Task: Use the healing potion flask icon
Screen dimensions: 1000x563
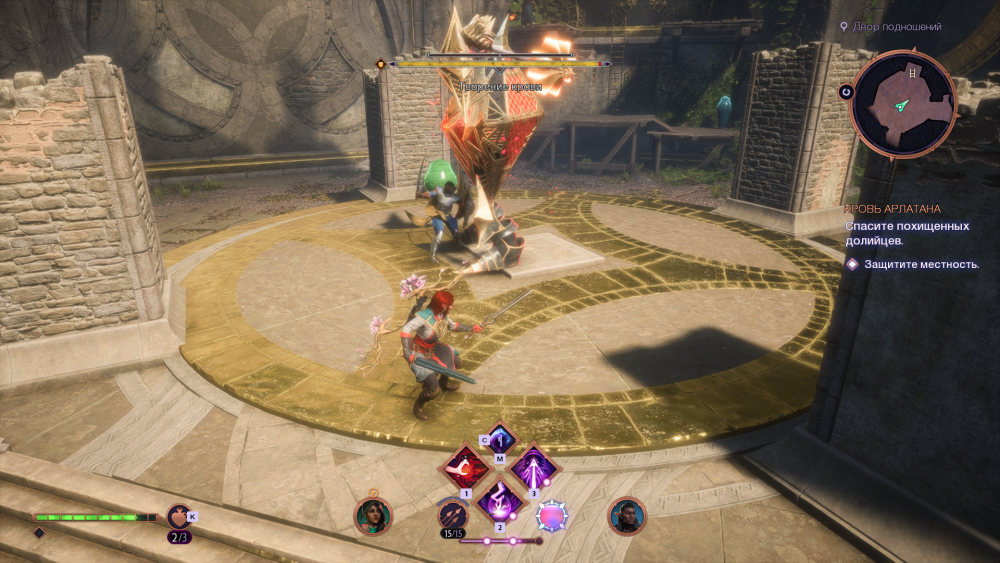Action: click(x=180, y=517)
